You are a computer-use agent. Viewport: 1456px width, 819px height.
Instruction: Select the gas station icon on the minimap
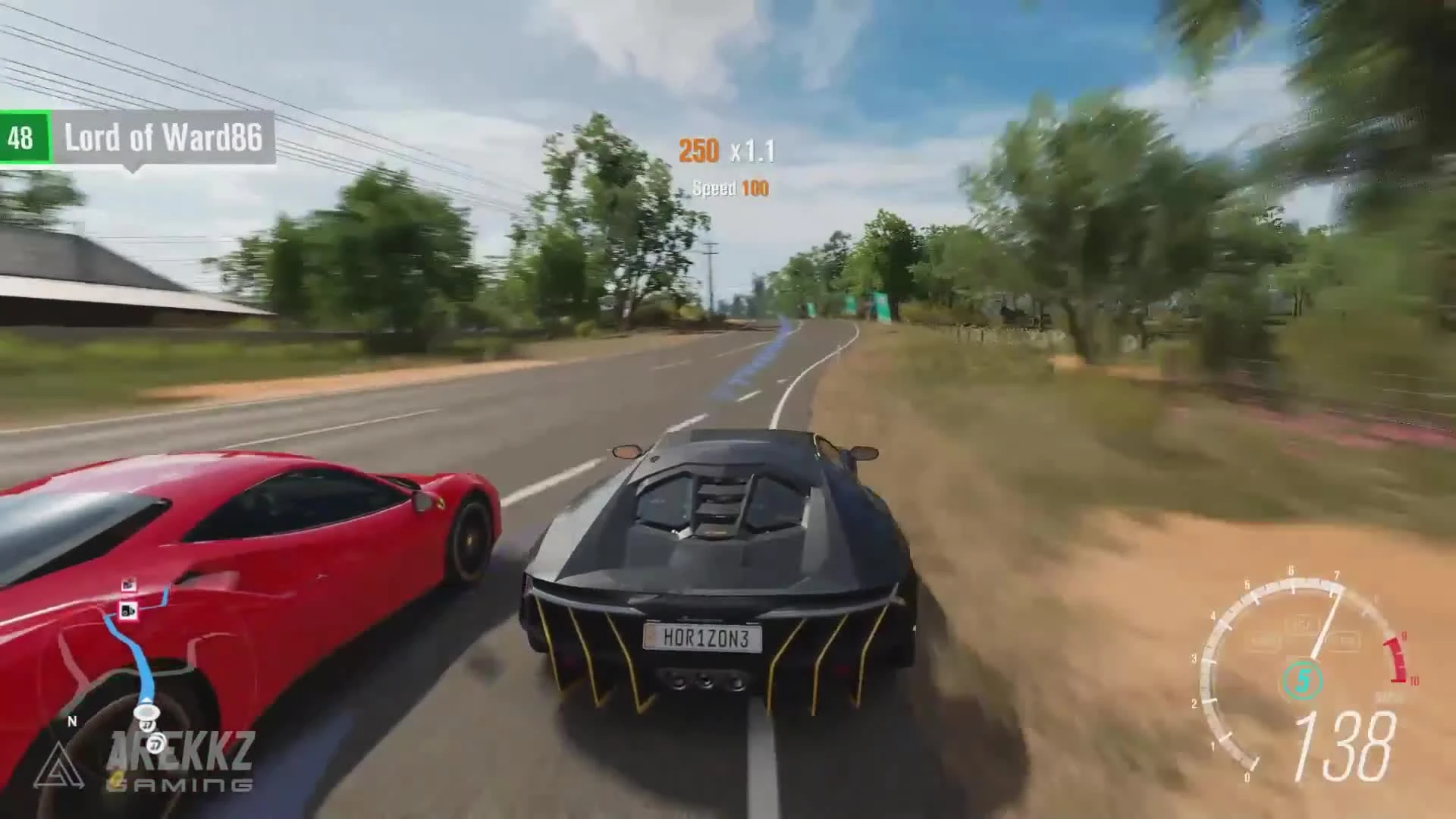(128, 611)
